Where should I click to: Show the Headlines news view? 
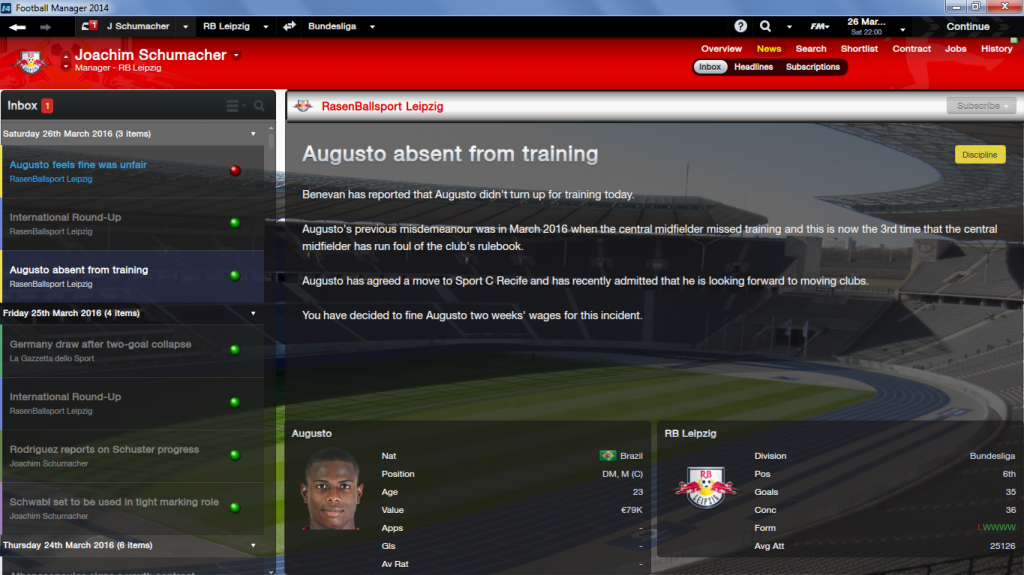753,67
